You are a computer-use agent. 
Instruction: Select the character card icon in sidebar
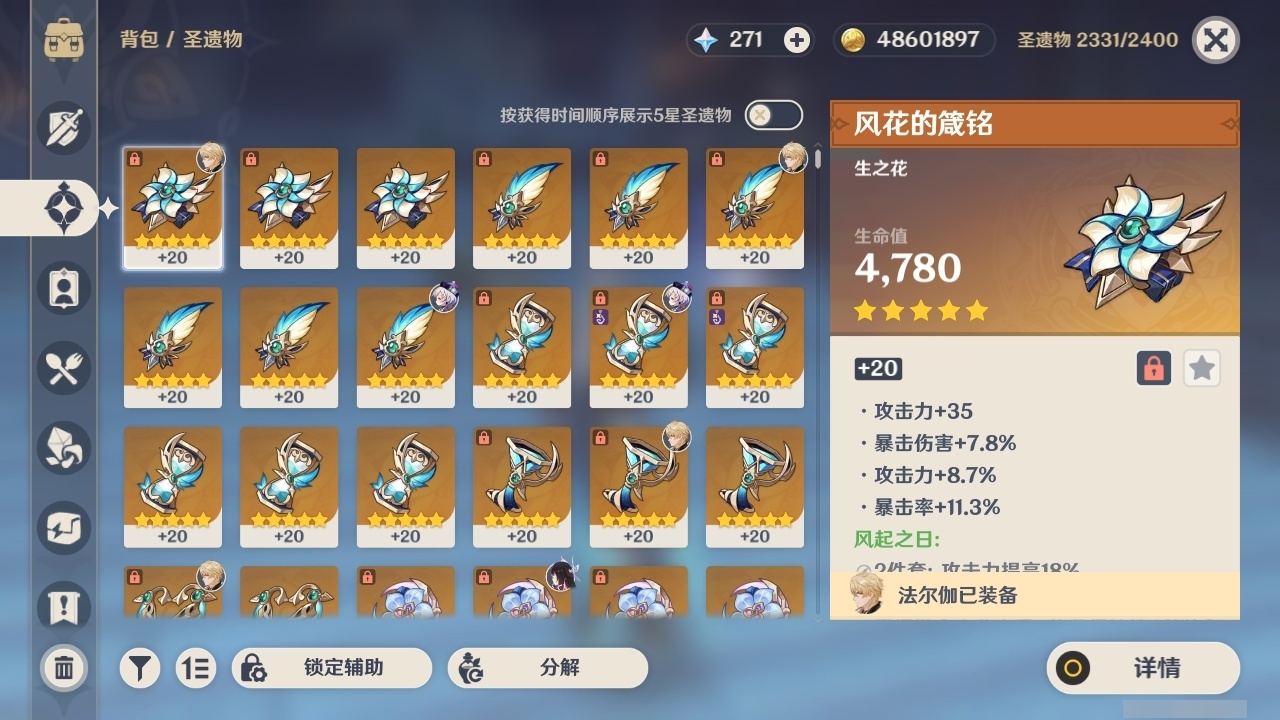[62, 288]
